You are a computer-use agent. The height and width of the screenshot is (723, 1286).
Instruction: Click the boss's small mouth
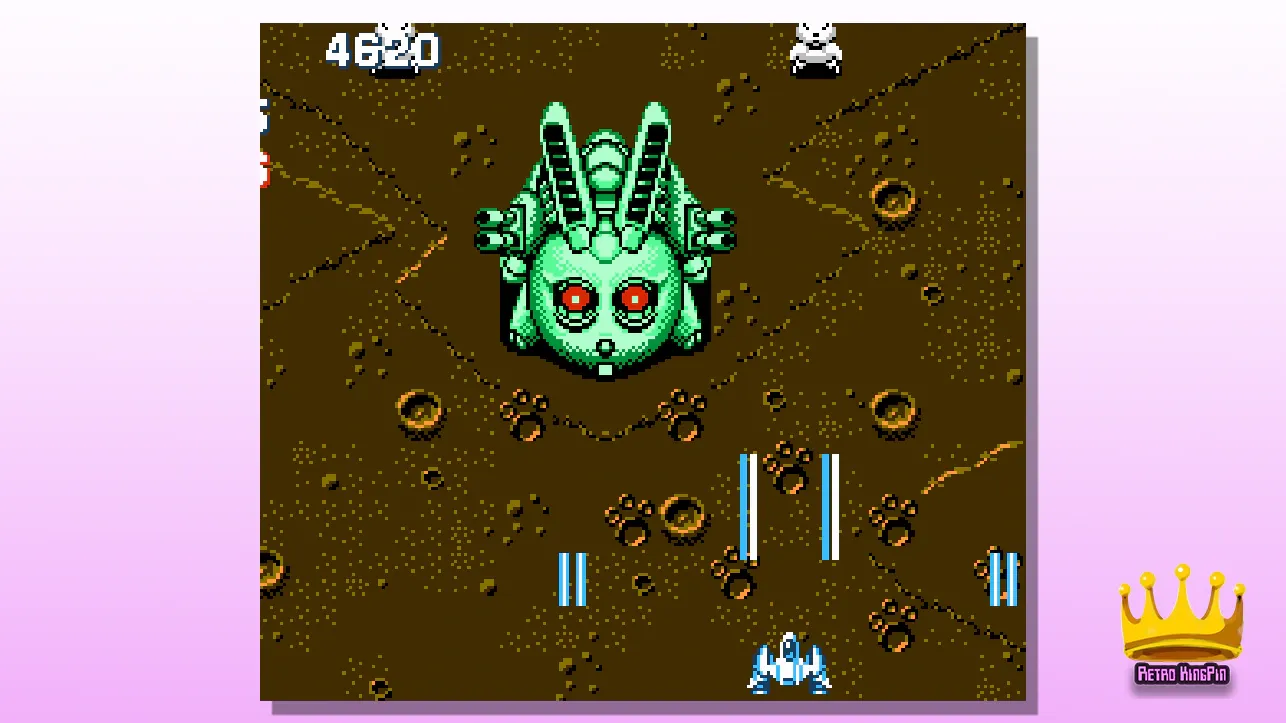point(604,345)
